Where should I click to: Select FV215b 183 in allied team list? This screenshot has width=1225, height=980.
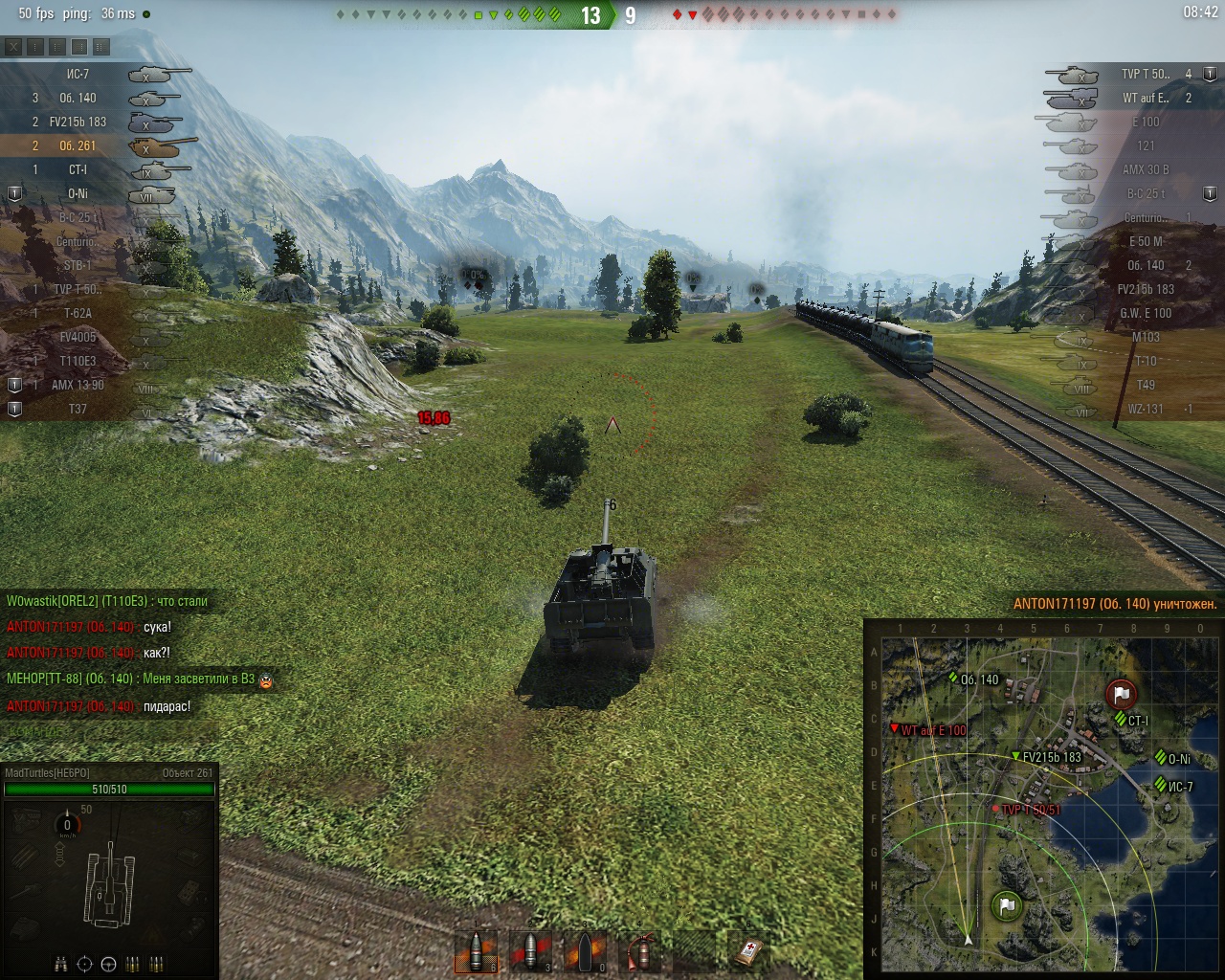click(78, 122)
